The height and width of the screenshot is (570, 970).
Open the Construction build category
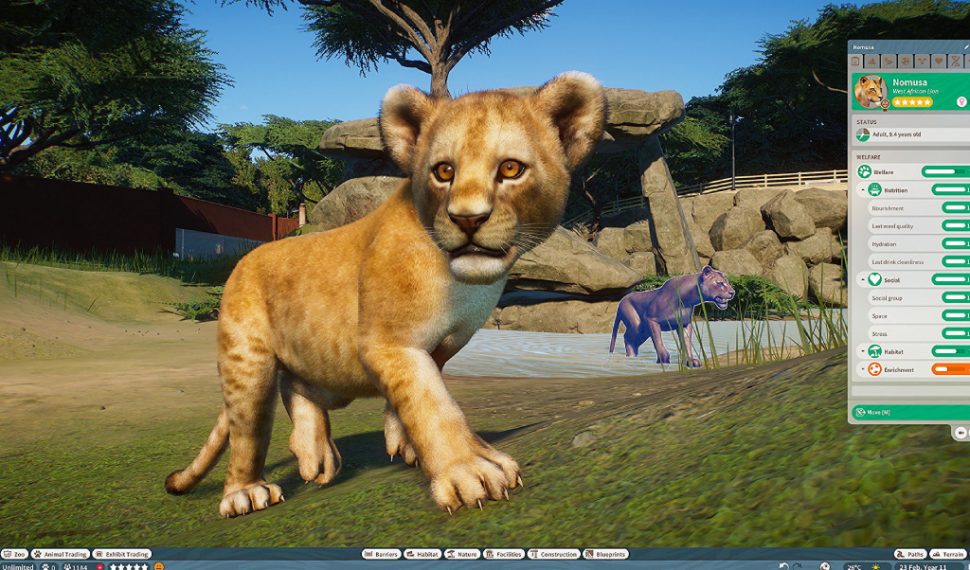click(554, 554)
